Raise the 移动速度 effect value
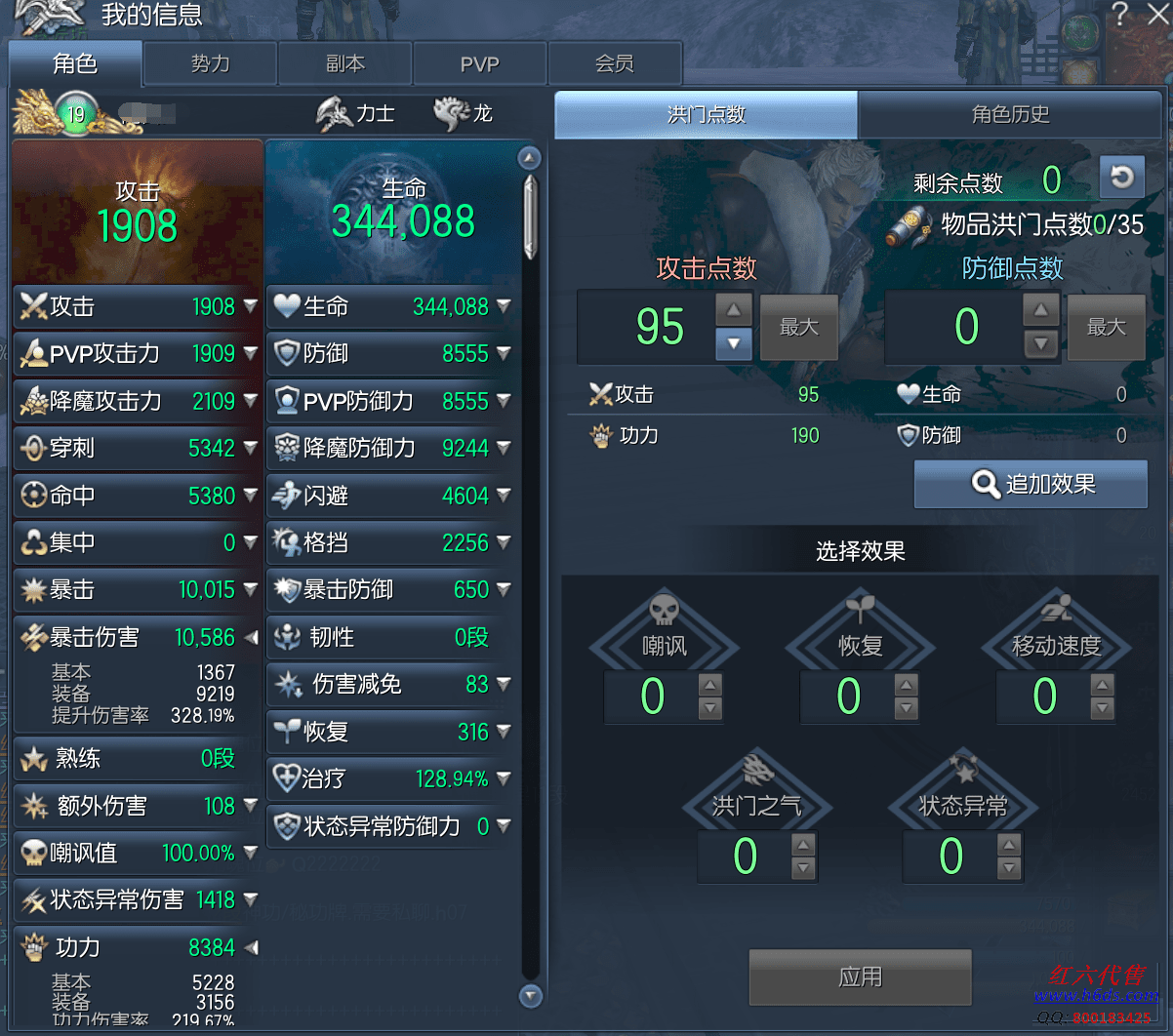The height and width of the screenshot is (1036, 1173). coord(1103,684)
